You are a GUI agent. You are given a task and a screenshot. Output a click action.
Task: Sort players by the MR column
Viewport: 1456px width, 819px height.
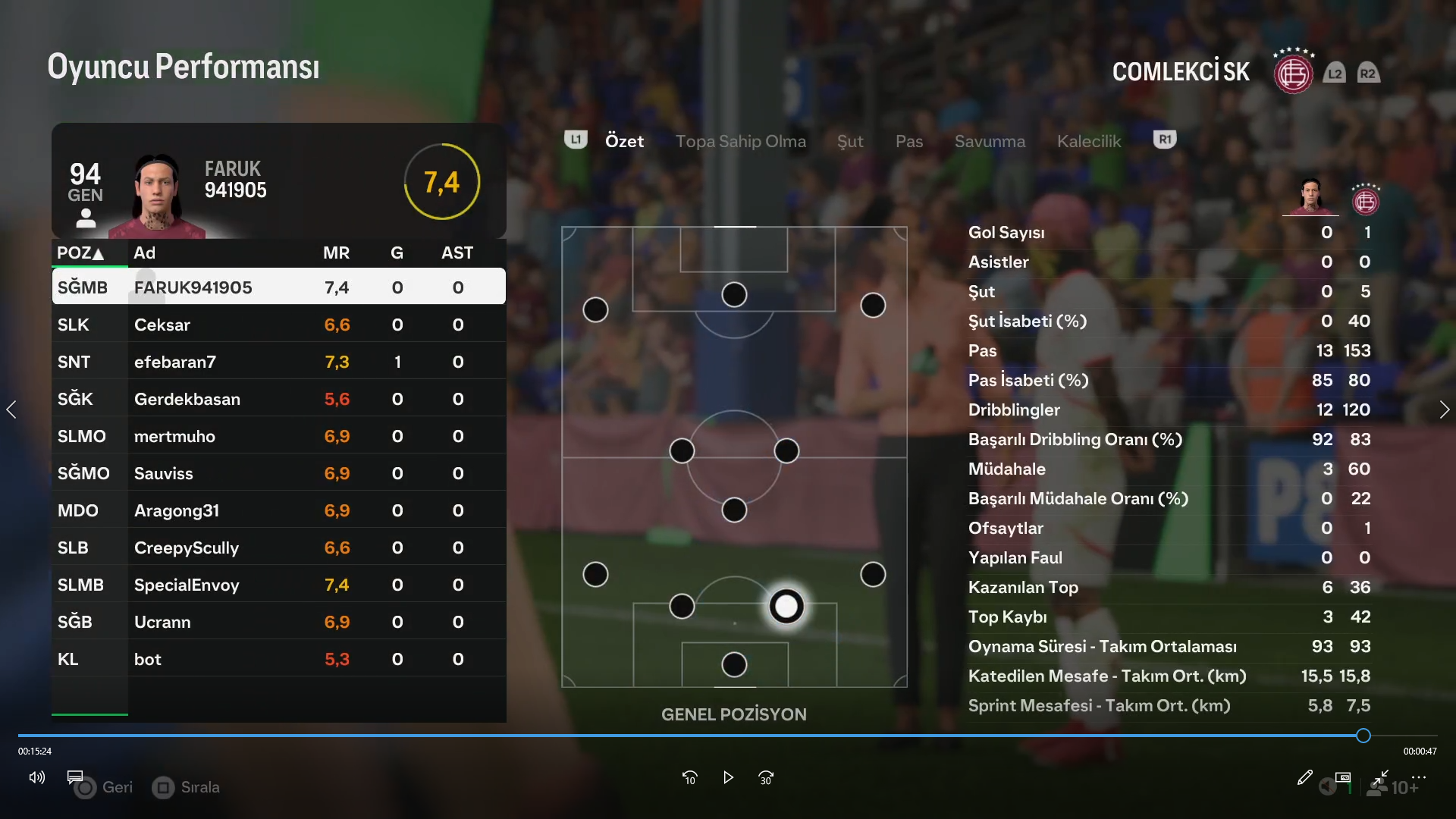tap(336, 253)
